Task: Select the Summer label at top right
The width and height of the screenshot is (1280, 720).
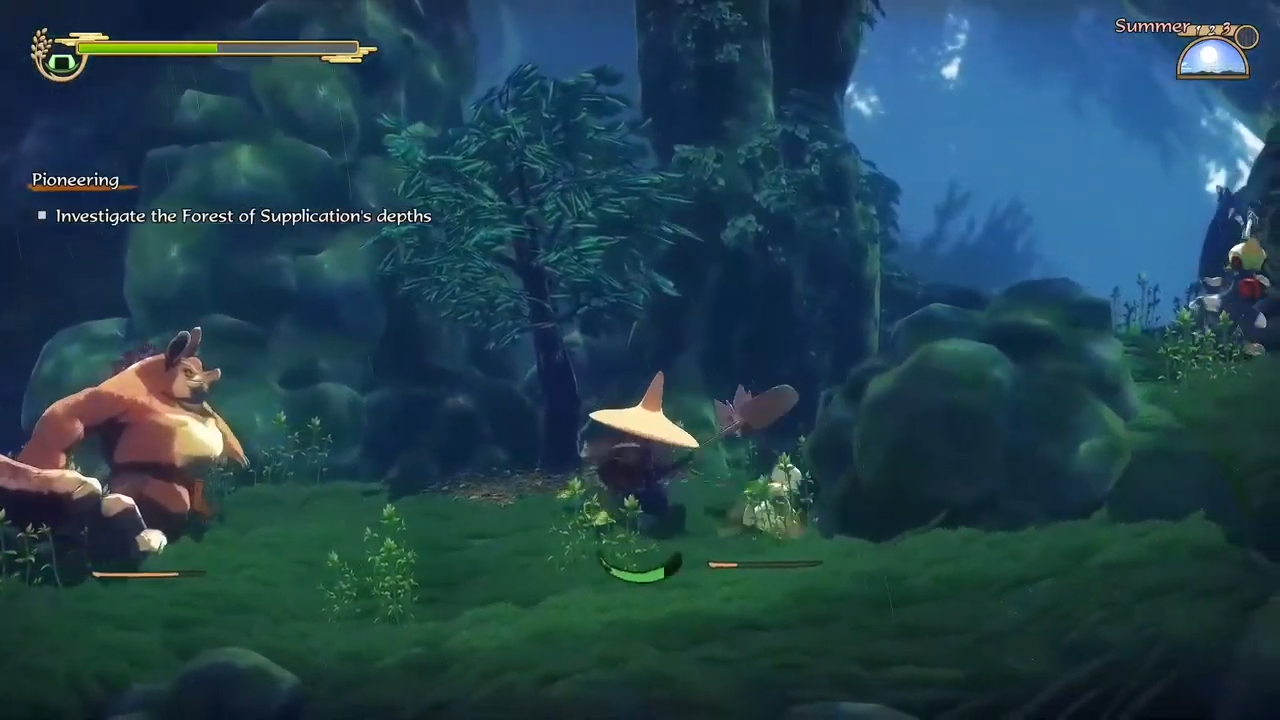Action: tap(1152, 26)
